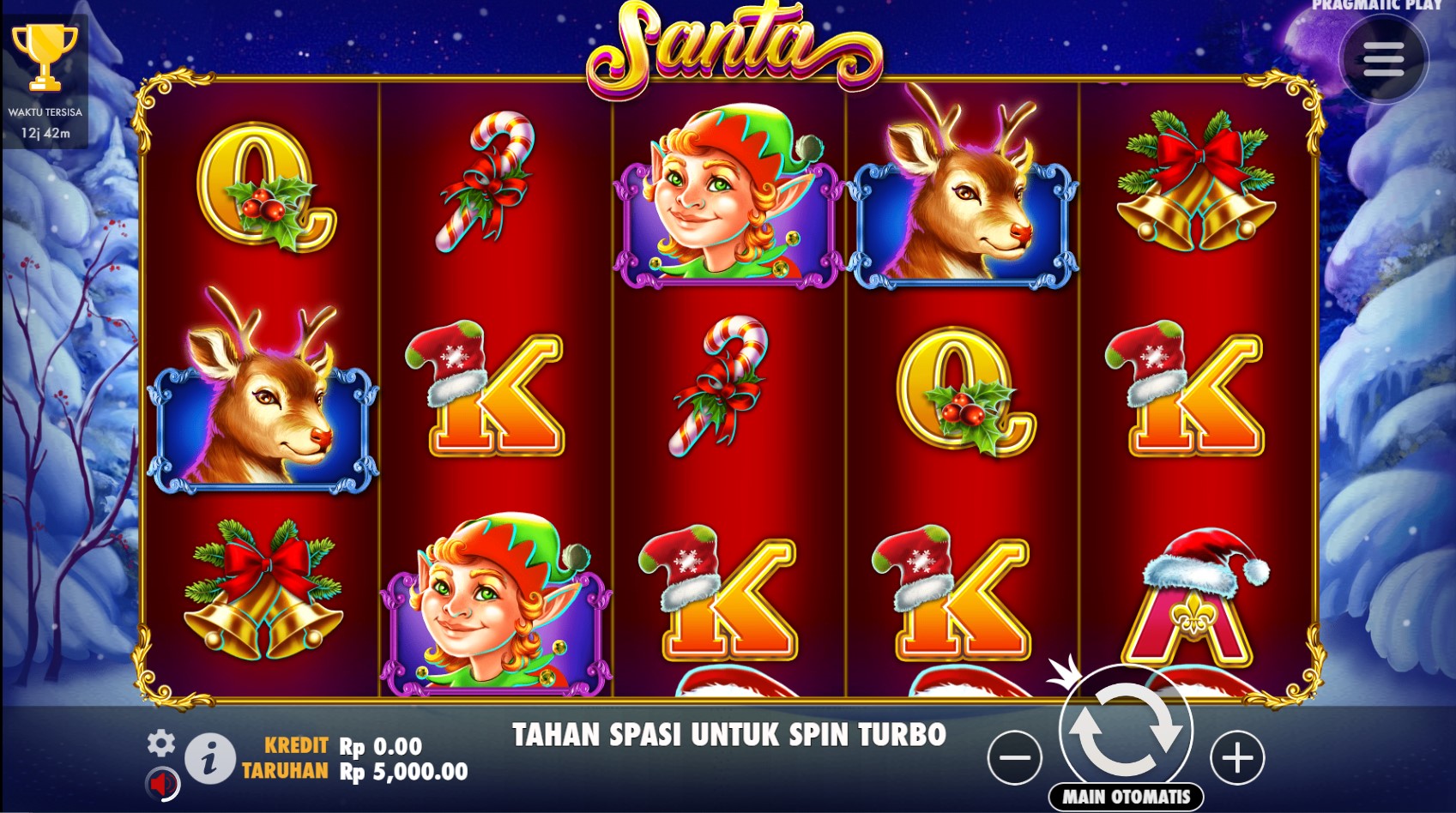Open the gear settings icon
The width and height of the screenshot is (1456, 813).
[160, 743]
